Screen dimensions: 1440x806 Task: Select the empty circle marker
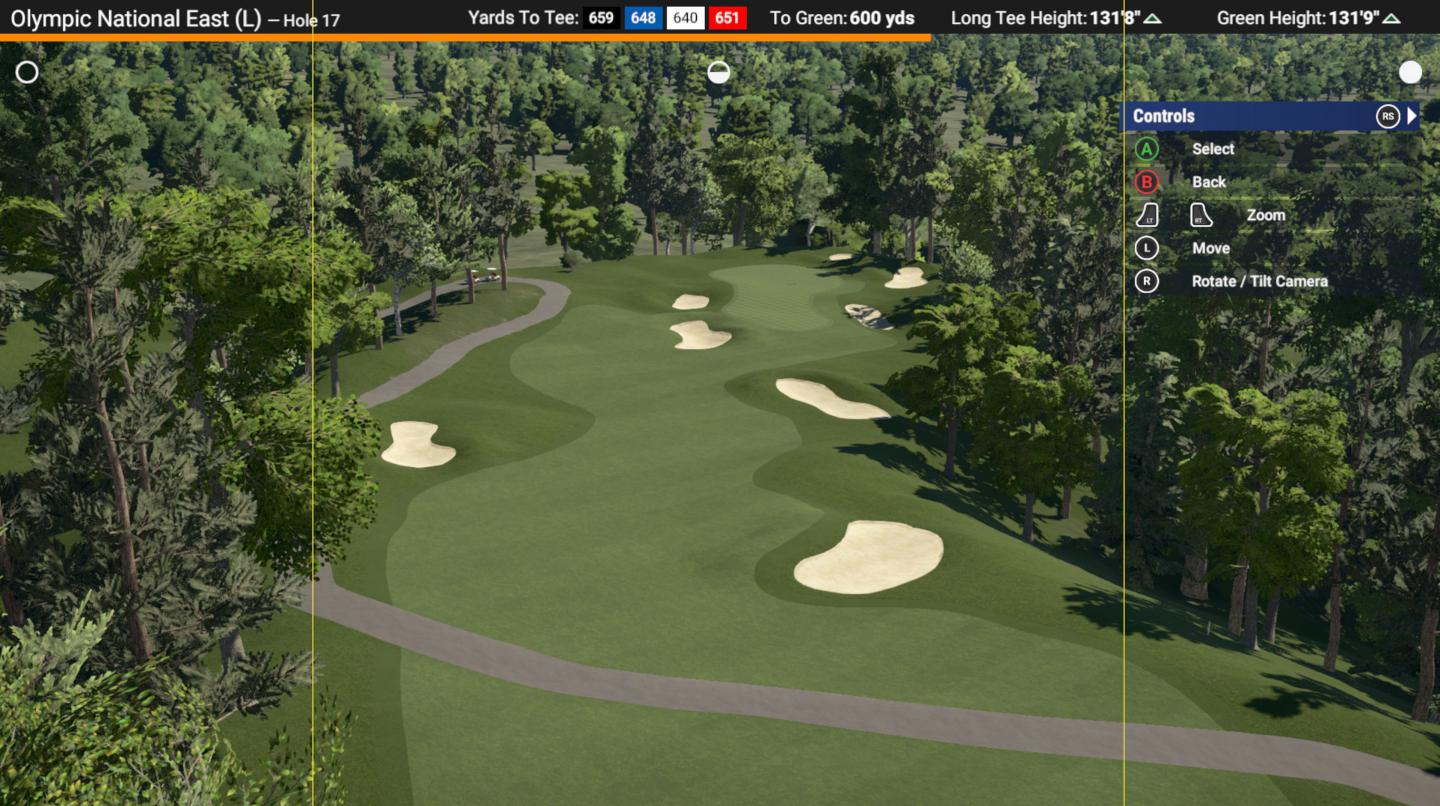click(27, 72)
